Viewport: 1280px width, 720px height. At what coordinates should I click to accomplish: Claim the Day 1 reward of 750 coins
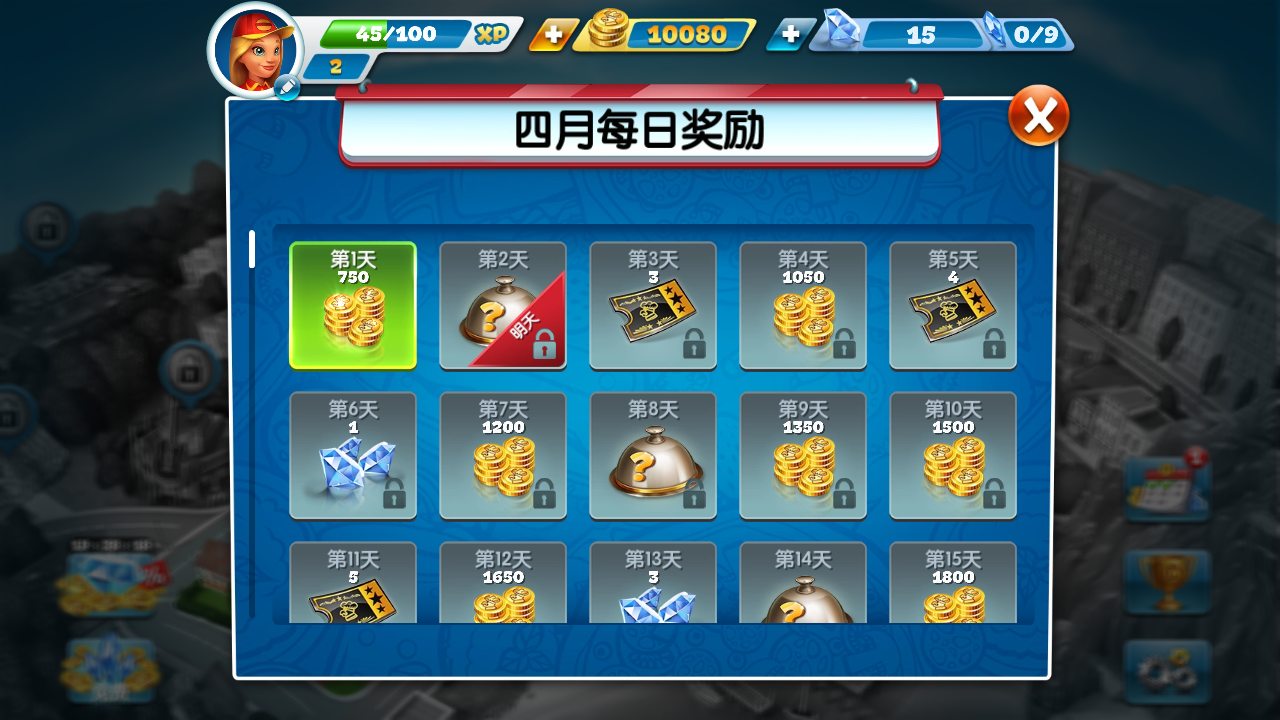(x=353, y=306)
